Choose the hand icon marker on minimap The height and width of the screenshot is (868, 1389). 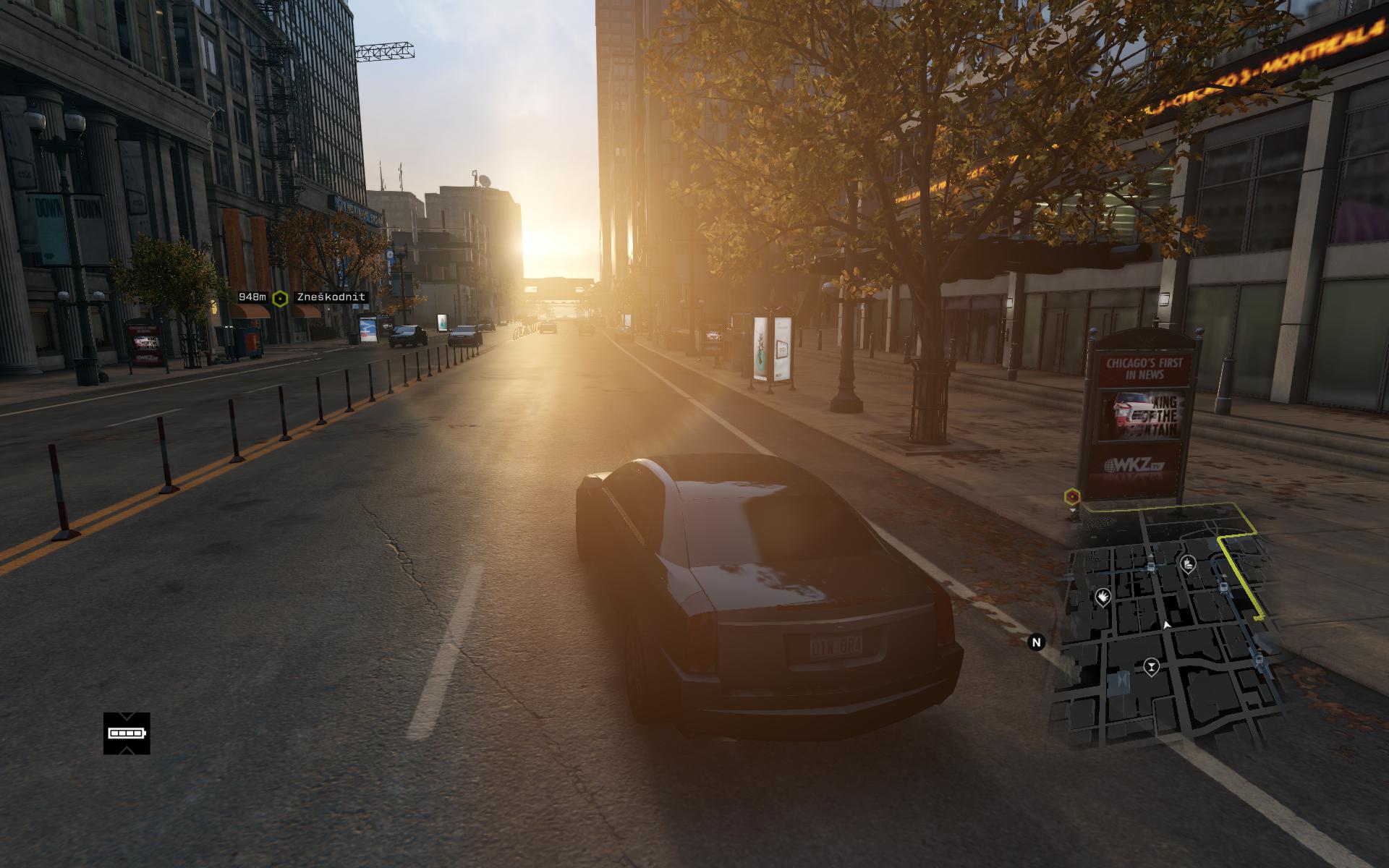click(x=1103, y=597)
